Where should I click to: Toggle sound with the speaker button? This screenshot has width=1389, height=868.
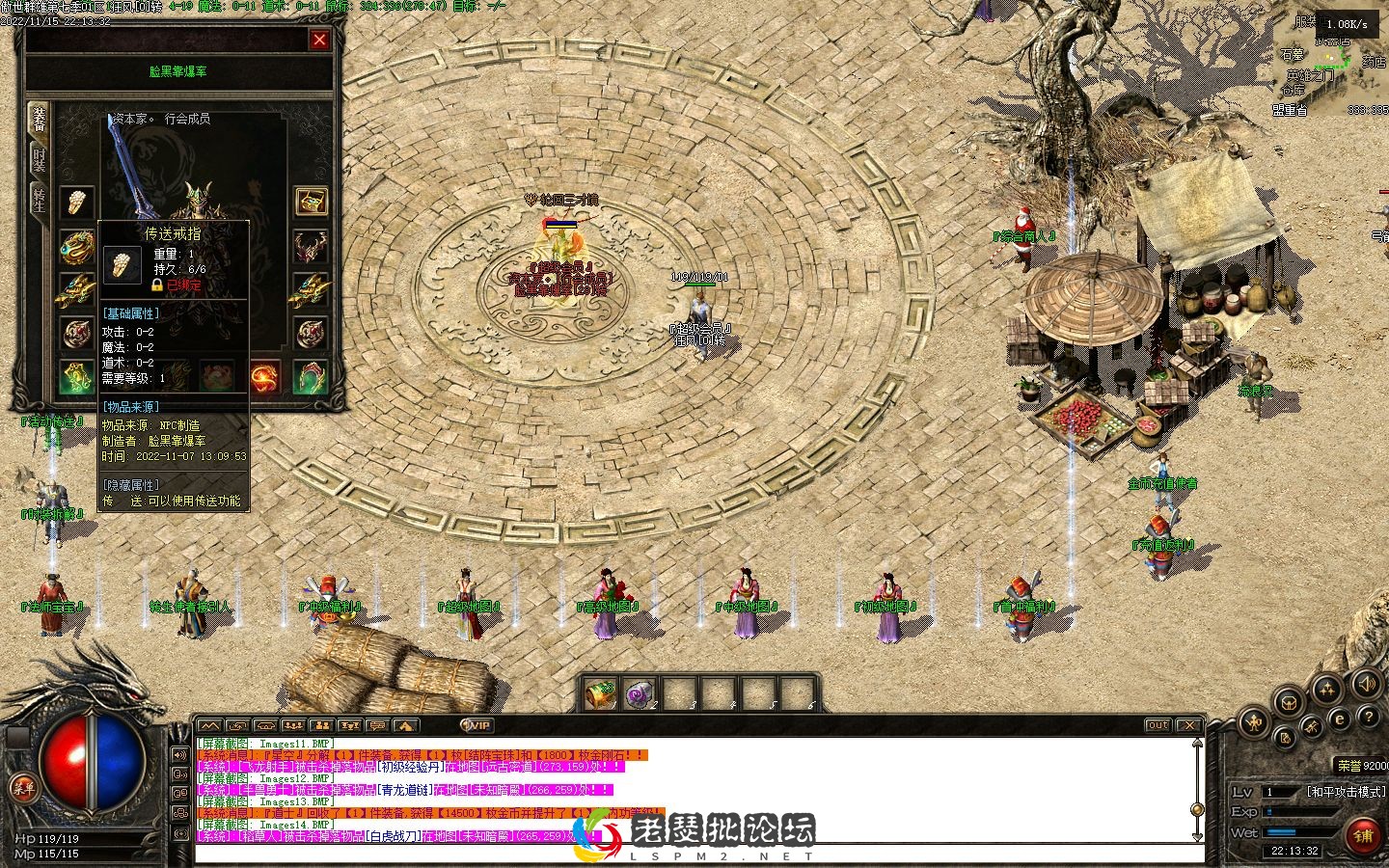[1365, 685]
